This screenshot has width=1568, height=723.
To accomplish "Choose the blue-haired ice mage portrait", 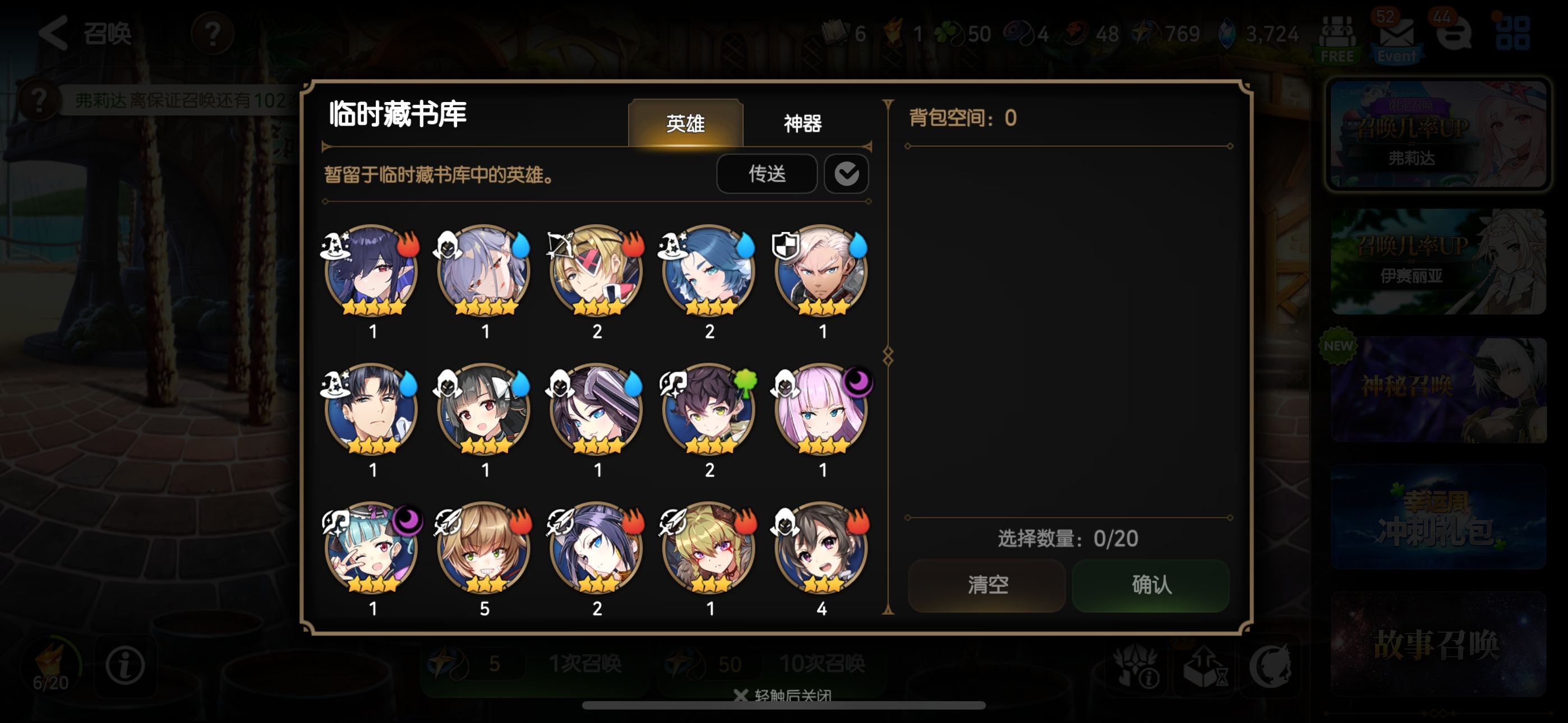I will pos(708,271).
